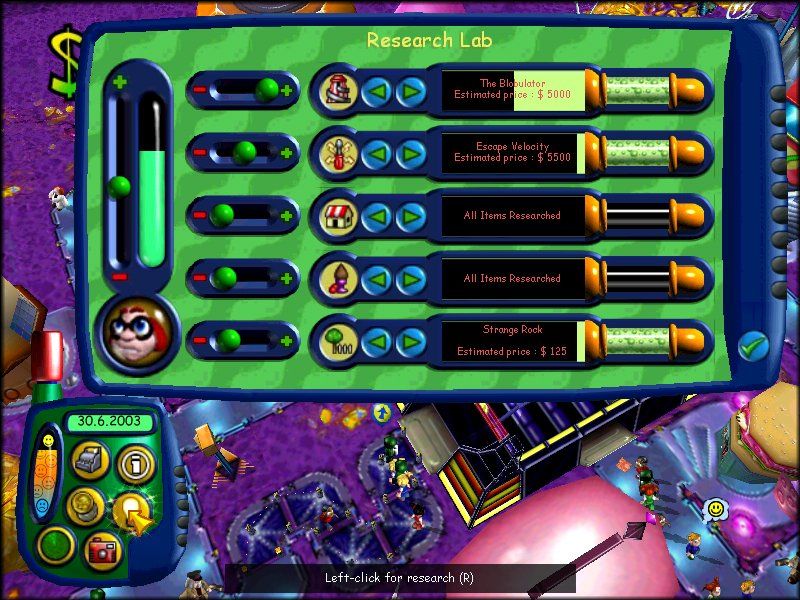The height and width of the screenshot is (600, 800).
Task: Show next item after Escape Velocity
Action: click(x=410, y=153)
